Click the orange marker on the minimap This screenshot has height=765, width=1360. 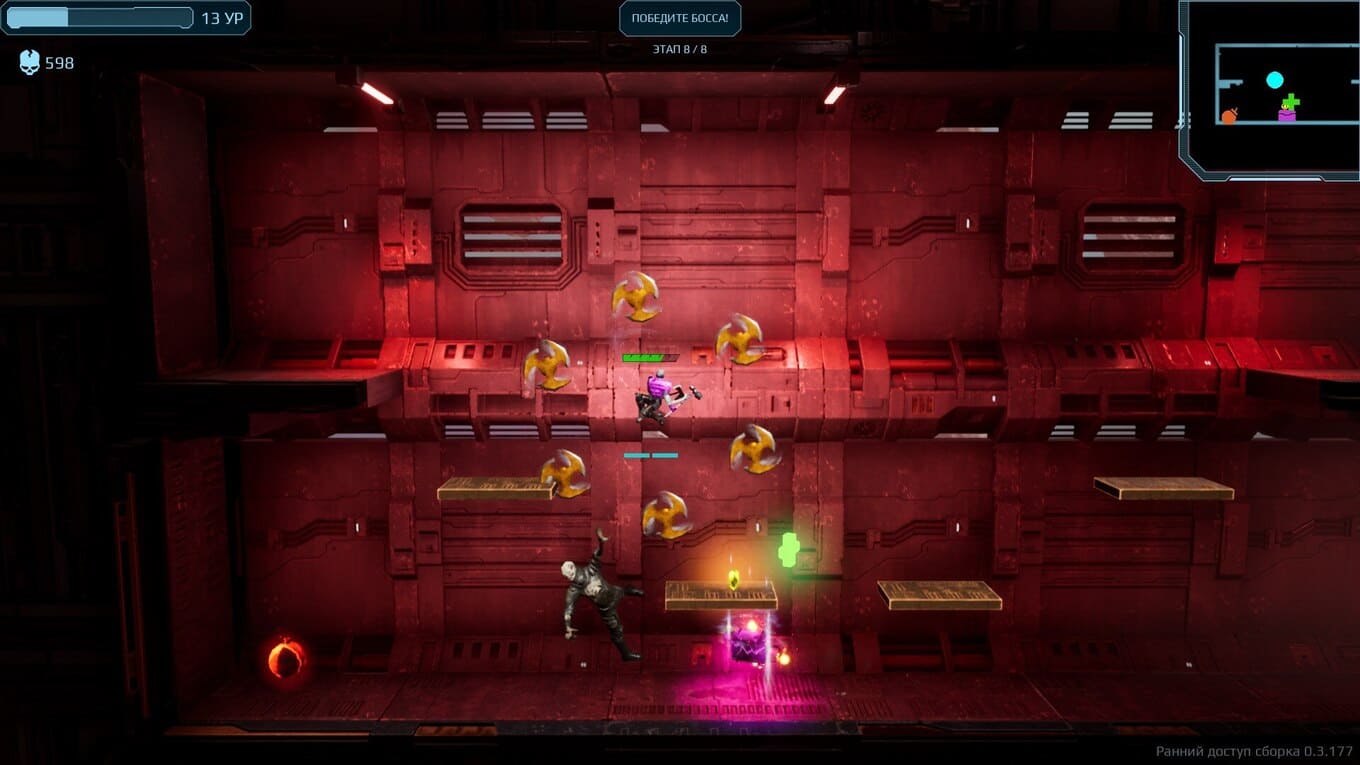tap(1229, 116)
